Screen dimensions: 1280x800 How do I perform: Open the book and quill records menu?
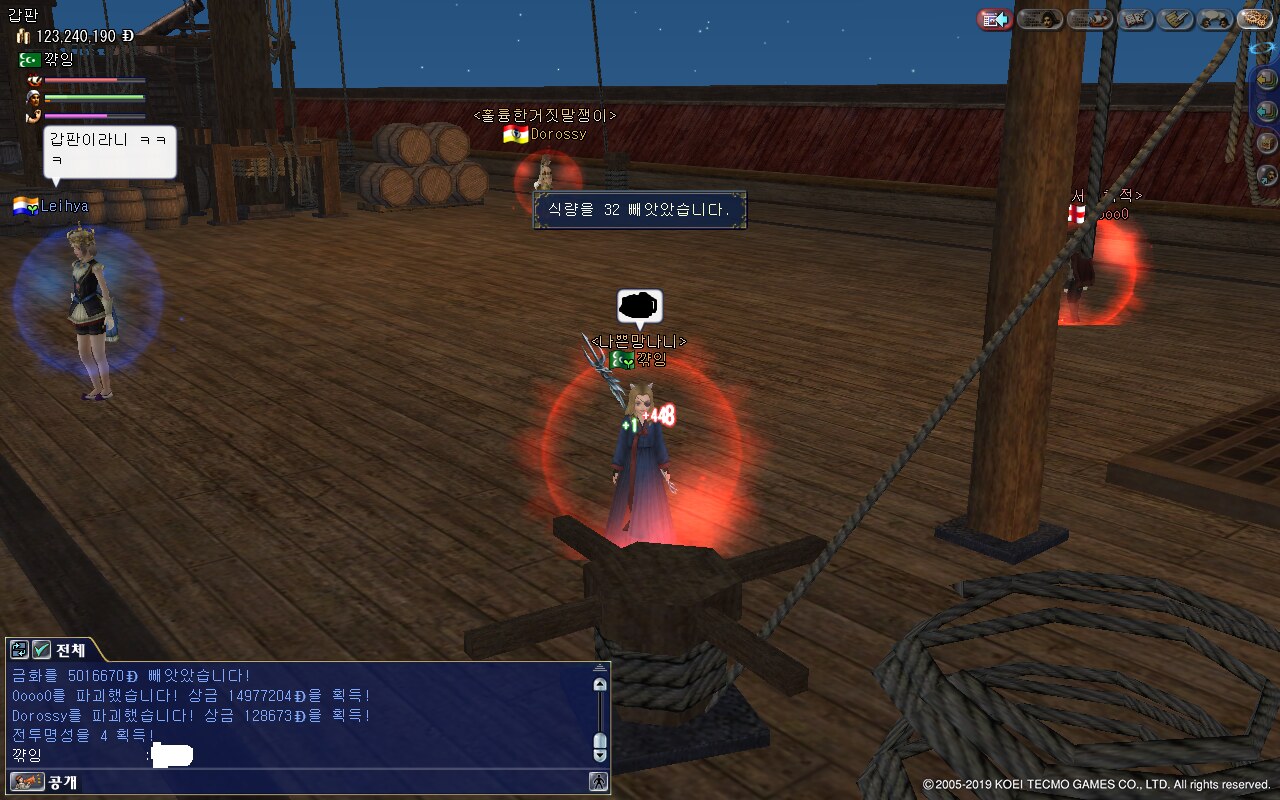point(1136,19)
